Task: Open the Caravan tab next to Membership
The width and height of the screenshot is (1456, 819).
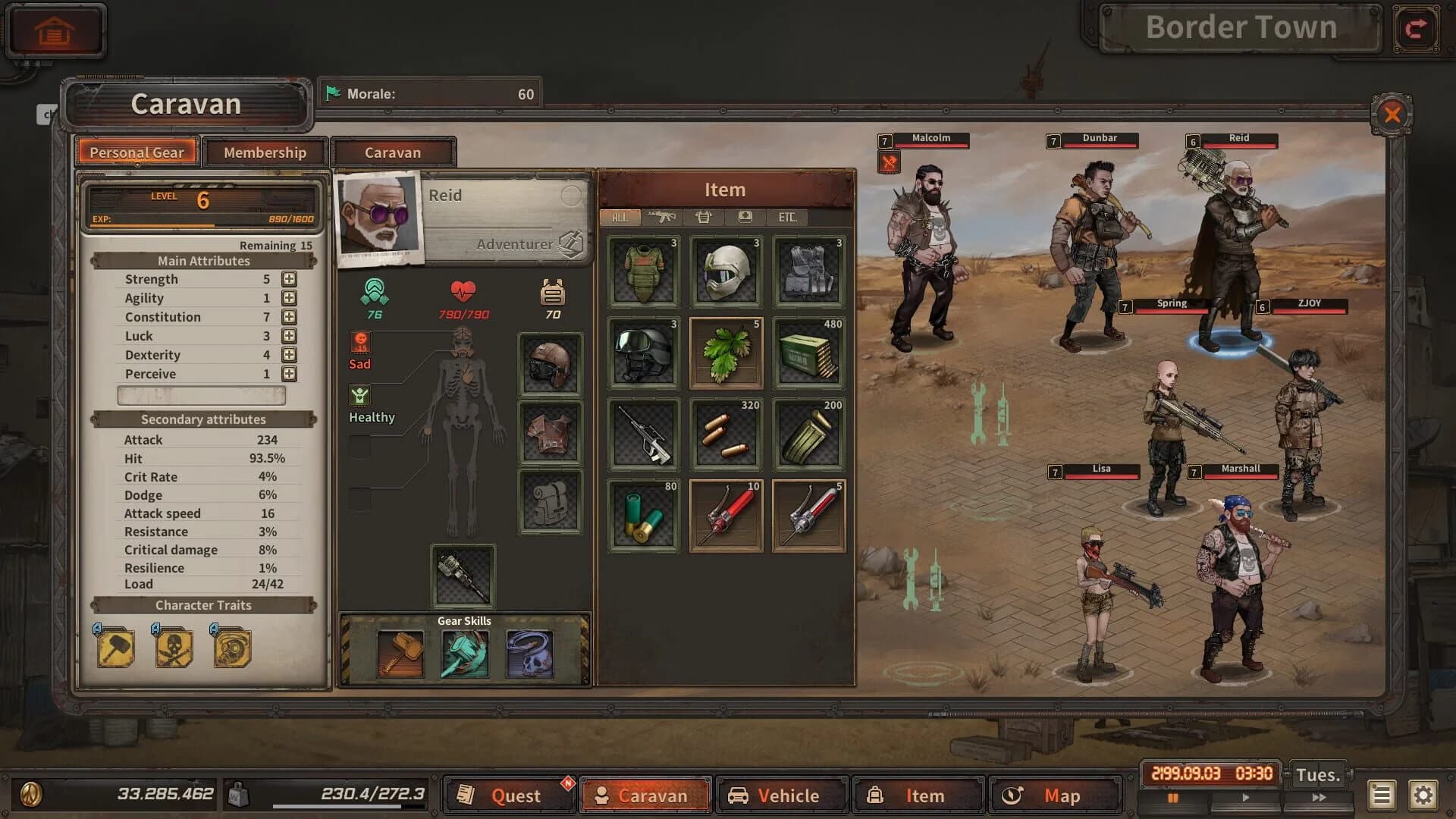Action: click(x=394, y=152)
